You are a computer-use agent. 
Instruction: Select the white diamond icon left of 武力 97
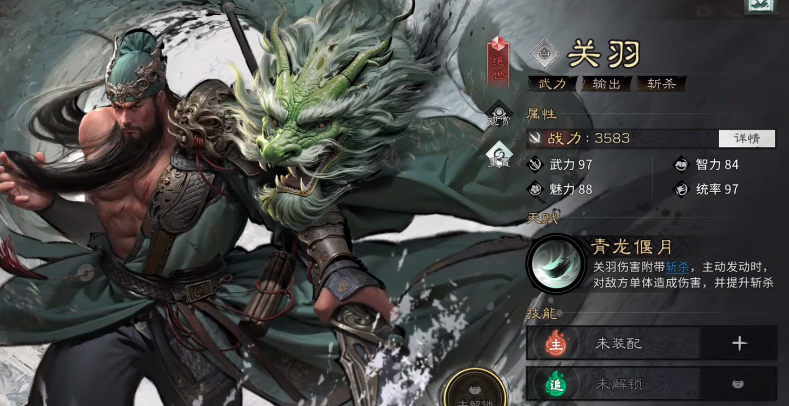tap(499, 156)
